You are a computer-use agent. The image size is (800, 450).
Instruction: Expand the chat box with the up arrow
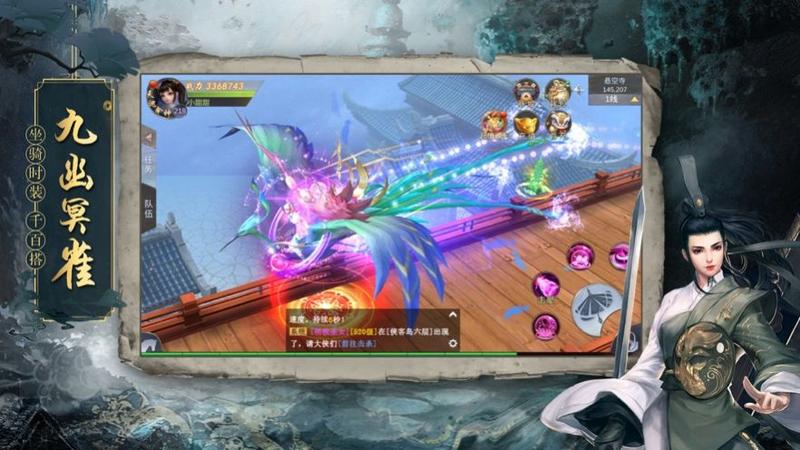point(452,312)
